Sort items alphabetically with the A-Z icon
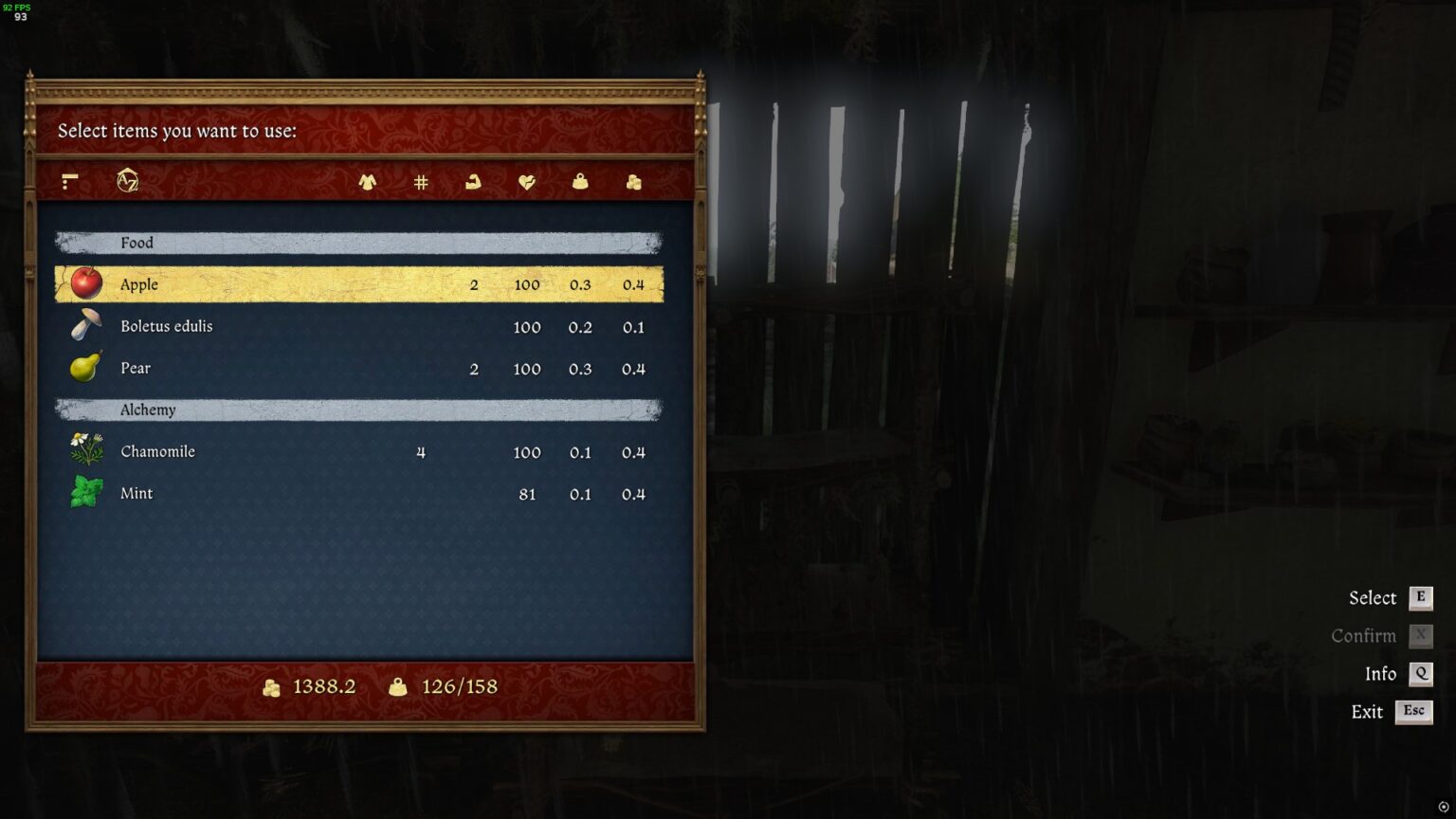Image resolution: width=1456 pixels, height=819 pixels. (x=128, y=182)
